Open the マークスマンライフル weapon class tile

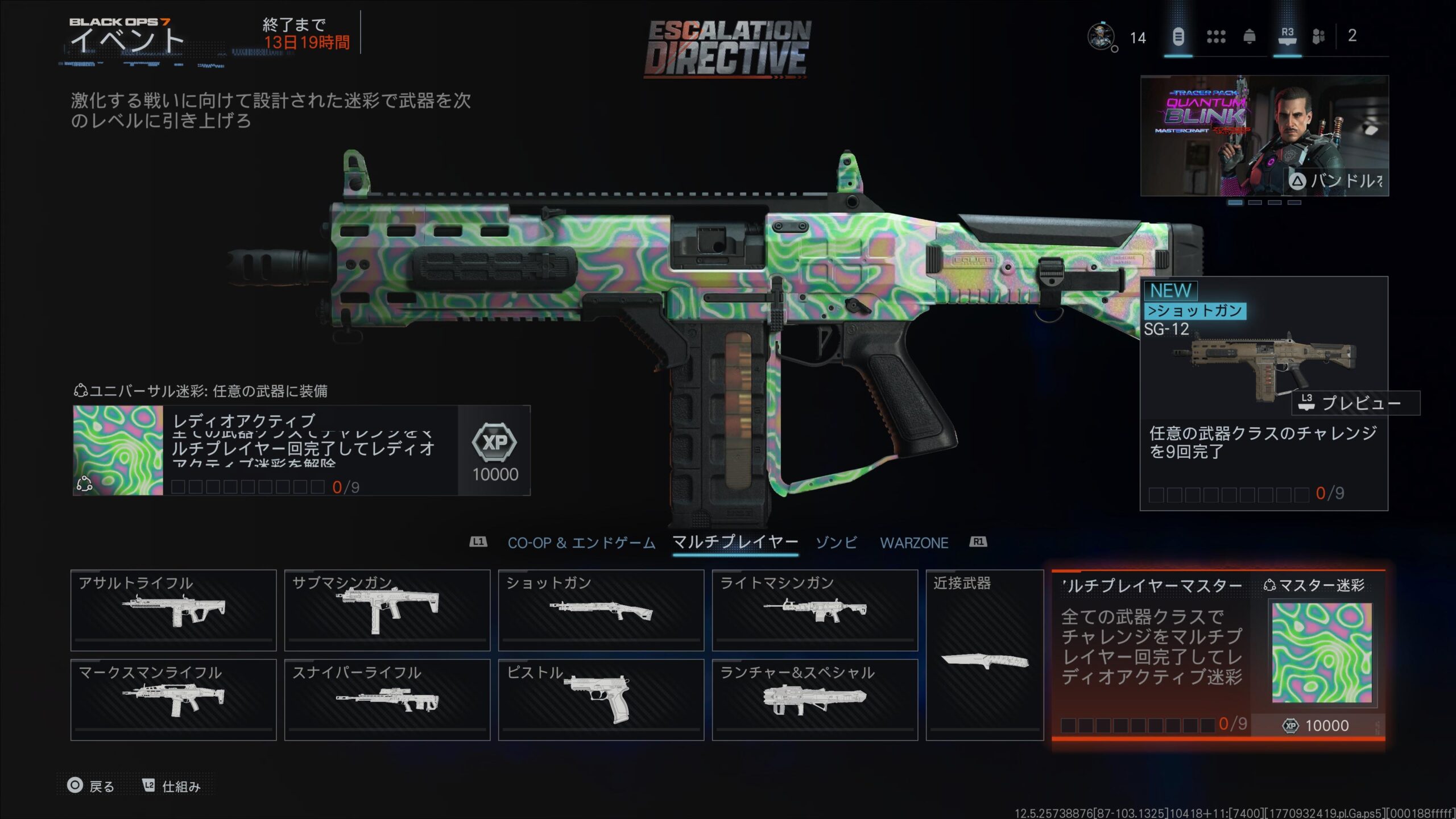pos(173,699)
